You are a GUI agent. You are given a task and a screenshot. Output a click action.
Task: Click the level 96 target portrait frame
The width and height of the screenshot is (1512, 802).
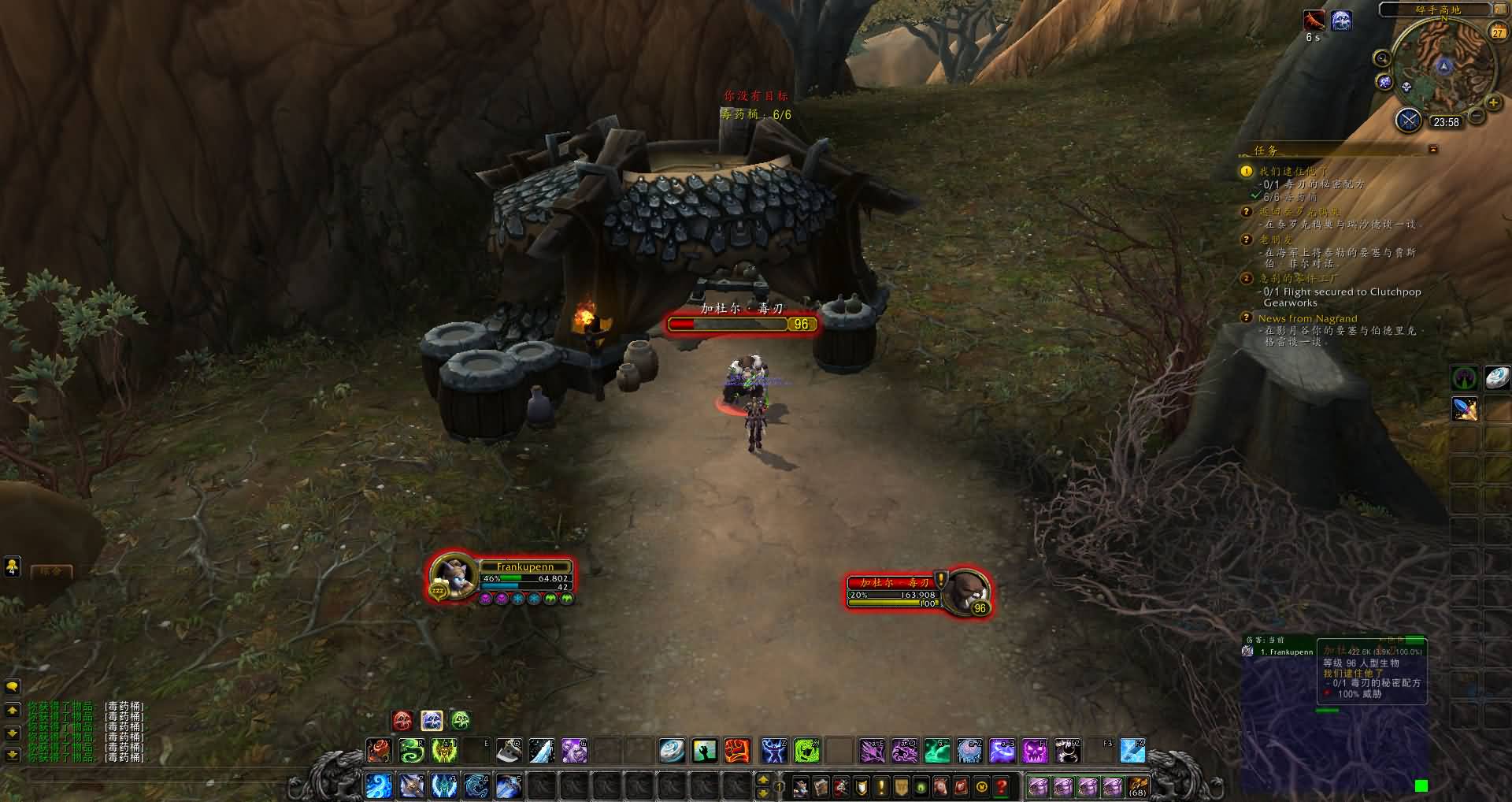coord(965,590)
